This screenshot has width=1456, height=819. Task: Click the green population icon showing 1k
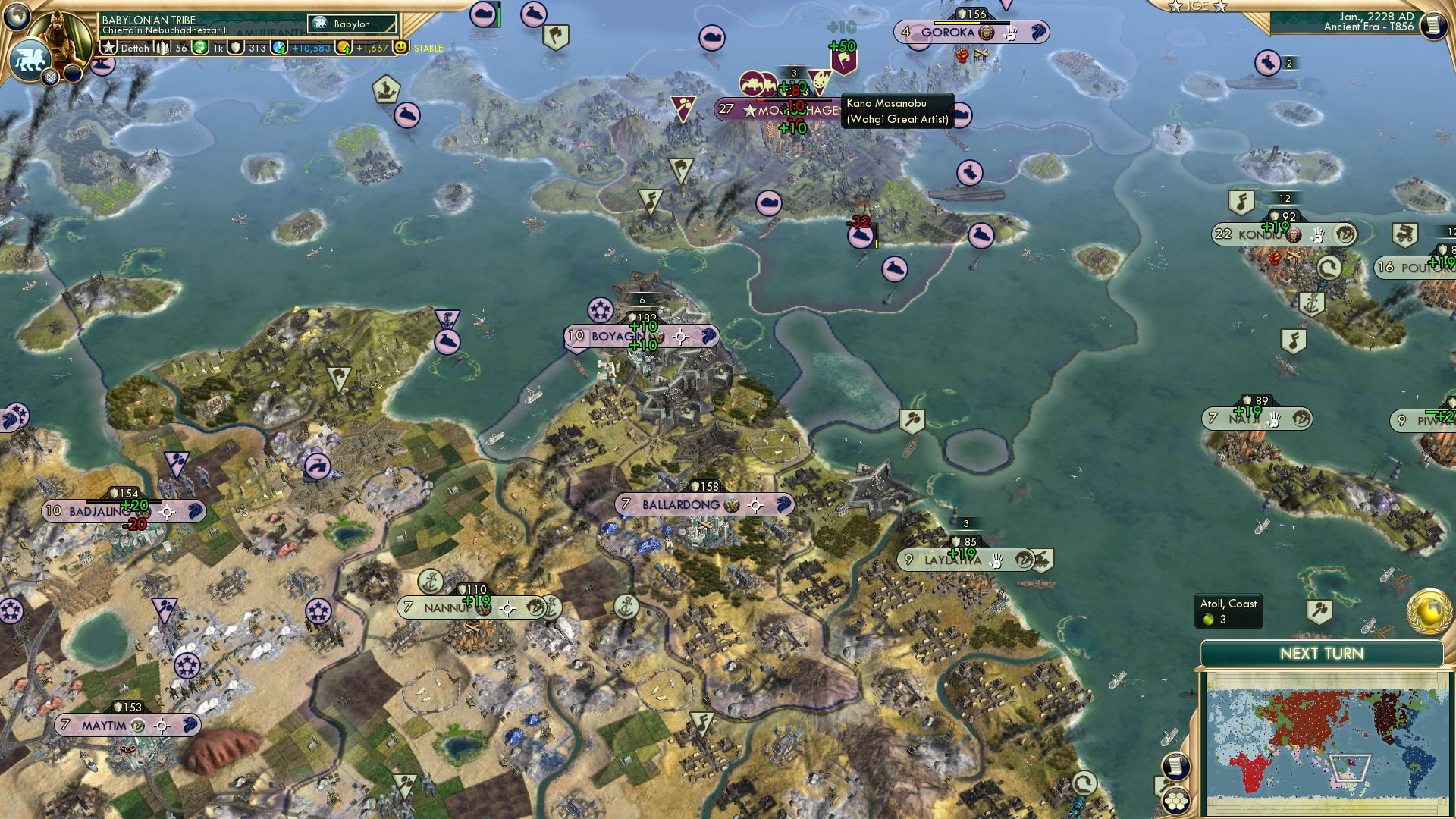pyautogui.click(x=199, y=49)
